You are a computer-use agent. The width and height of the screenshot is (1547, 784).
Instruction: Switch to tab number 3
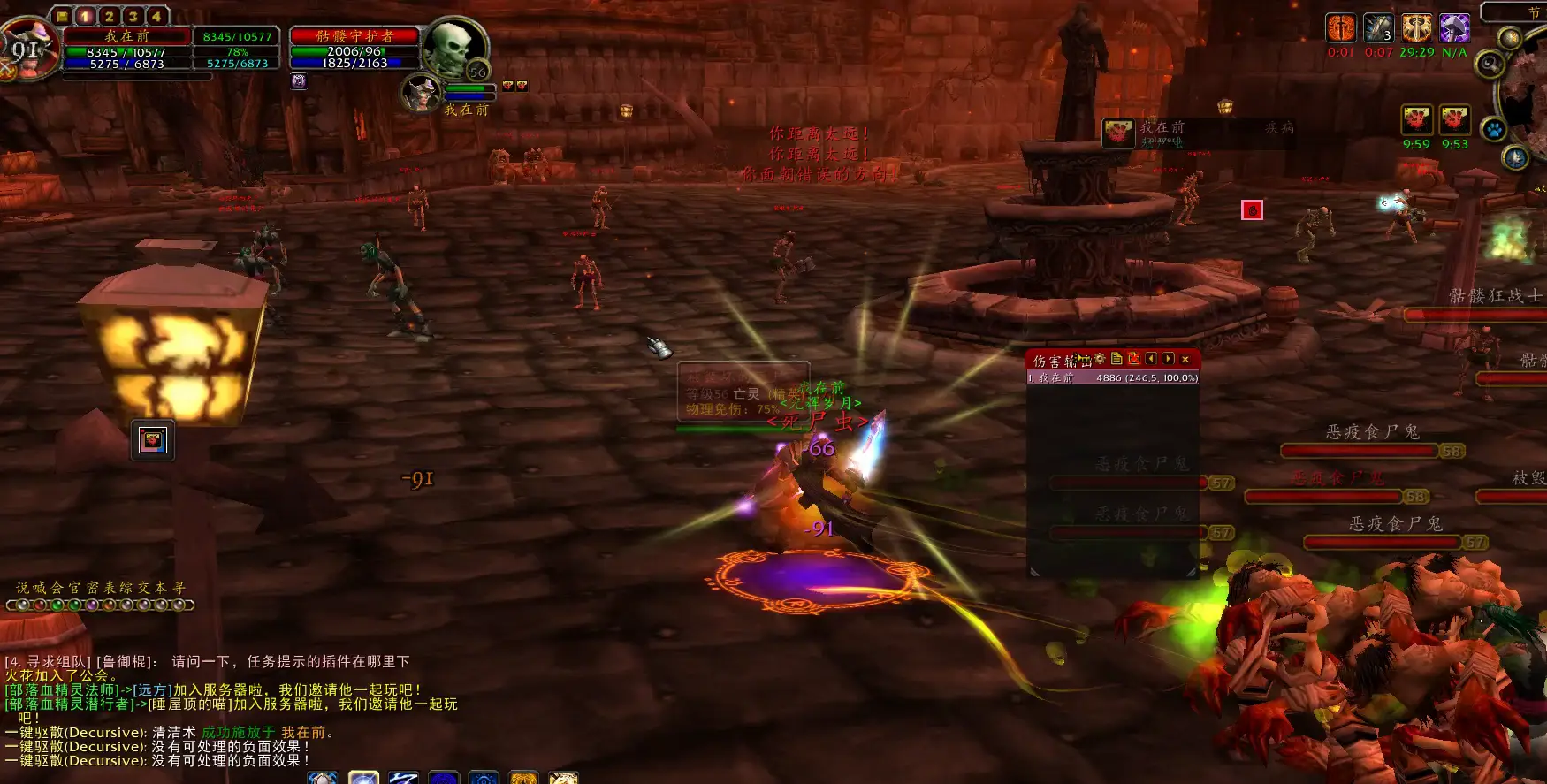[x=133, y=16]
